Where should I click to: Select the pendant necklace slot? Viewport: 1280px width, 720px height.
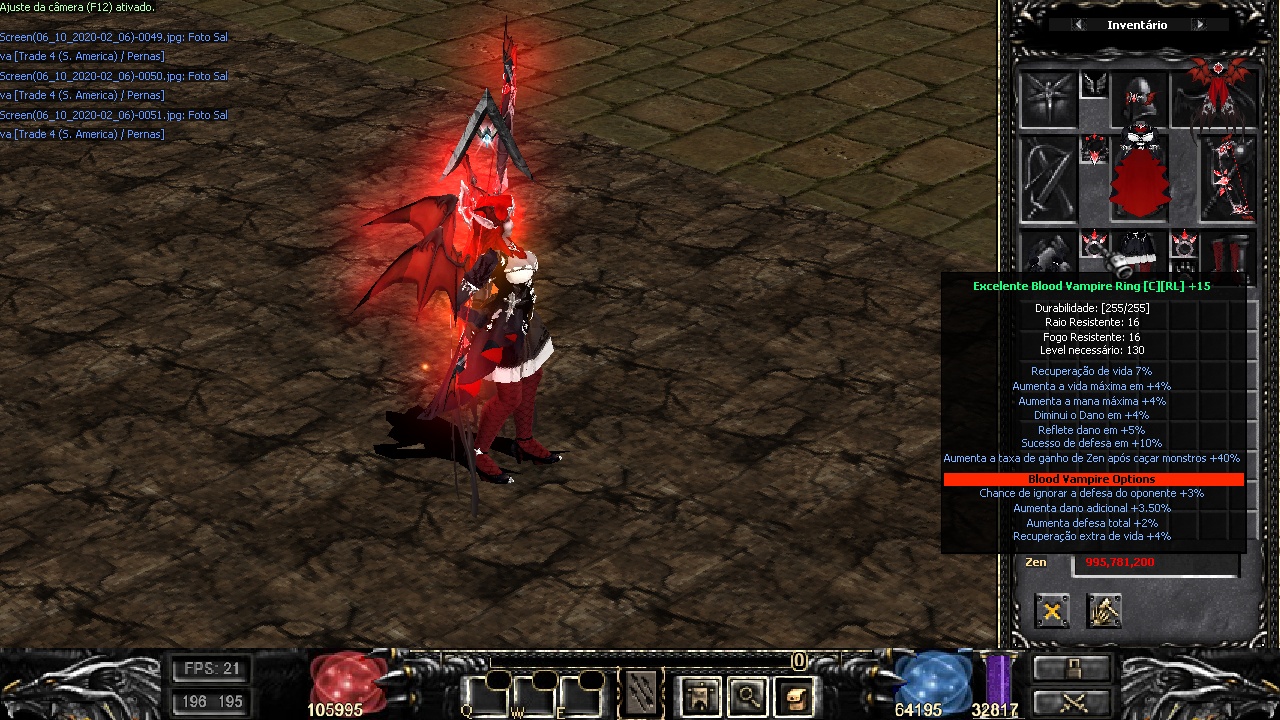(x=1094, y=150)
